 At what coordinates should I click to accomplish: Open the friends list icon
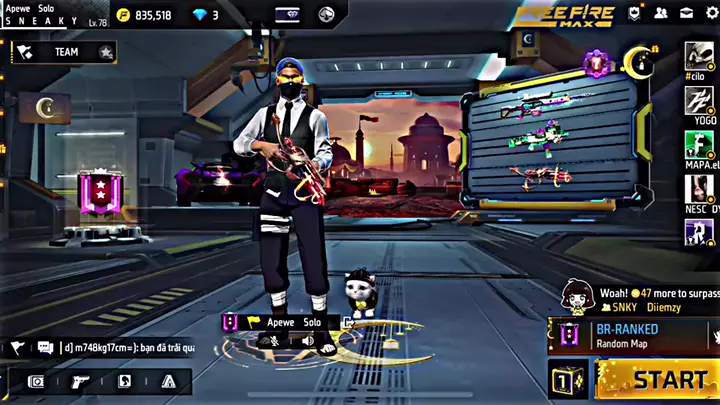click(662, 13)
